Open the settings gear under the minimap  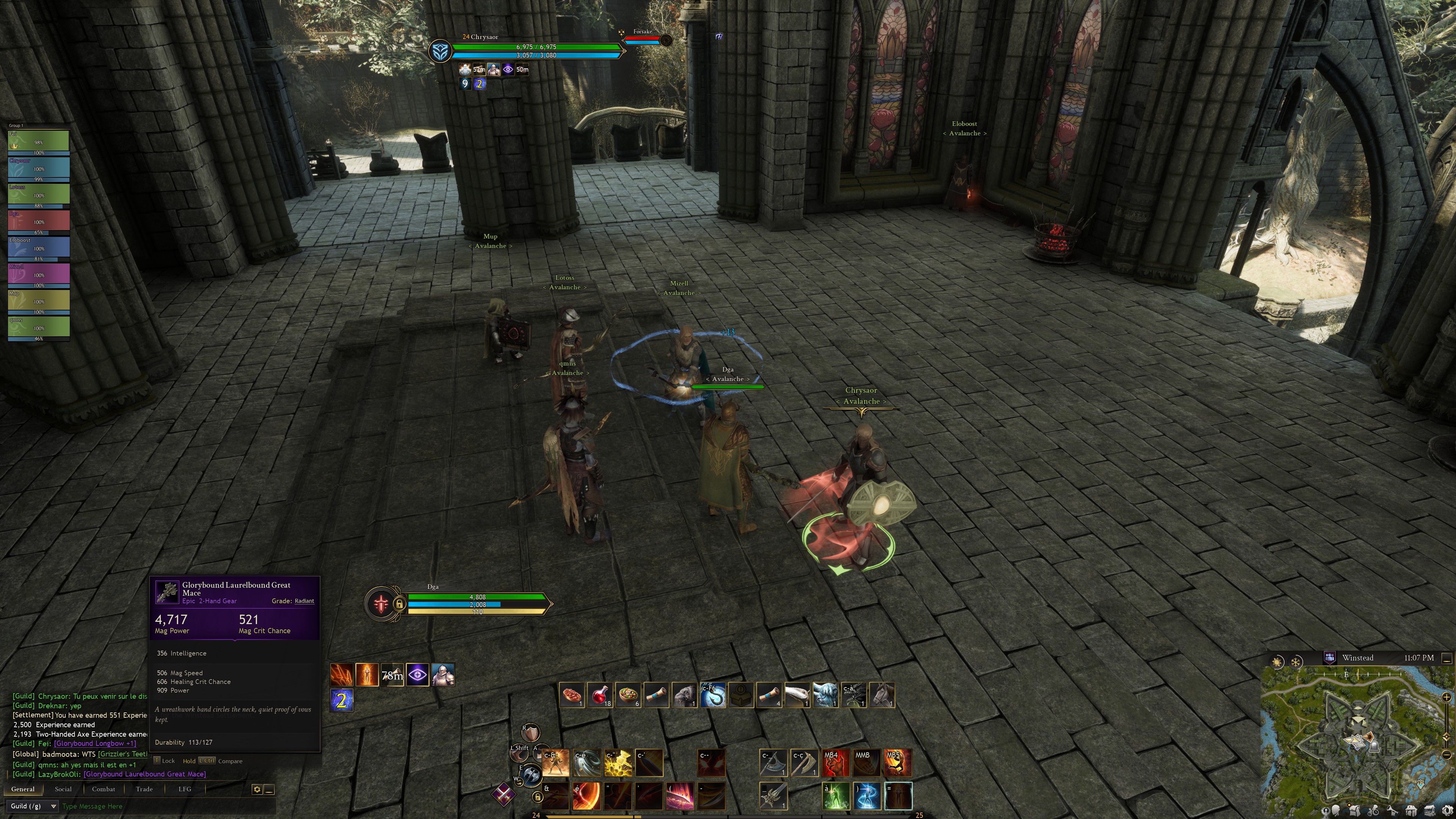[1448, 812]
